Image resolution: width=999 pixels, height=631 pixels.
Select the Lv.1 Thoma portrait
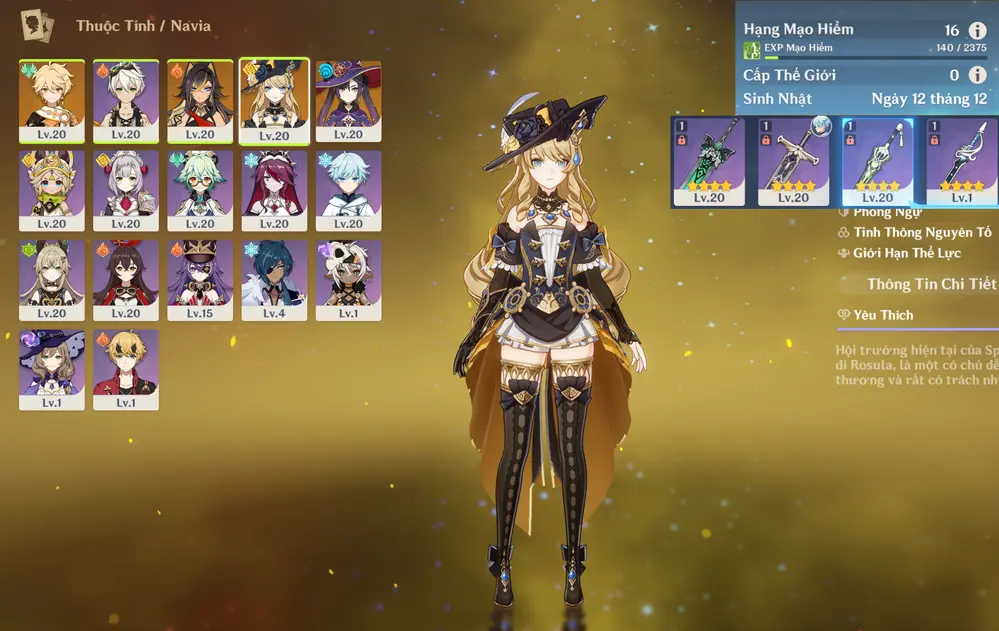pyautogui.click(x=126, y=369)
